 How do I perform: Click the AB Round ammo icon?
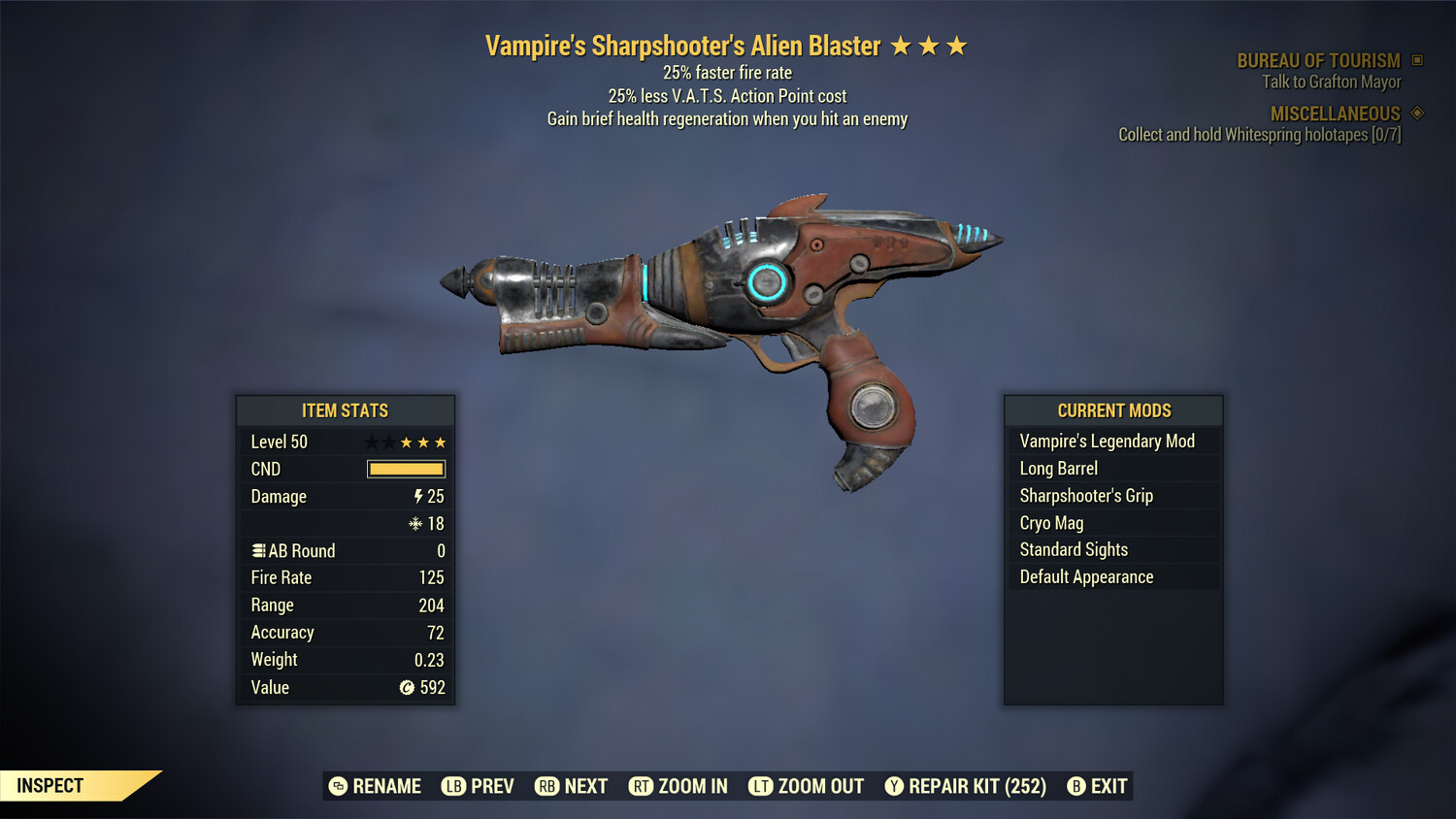pyautogui.click(x=258, y=549)
